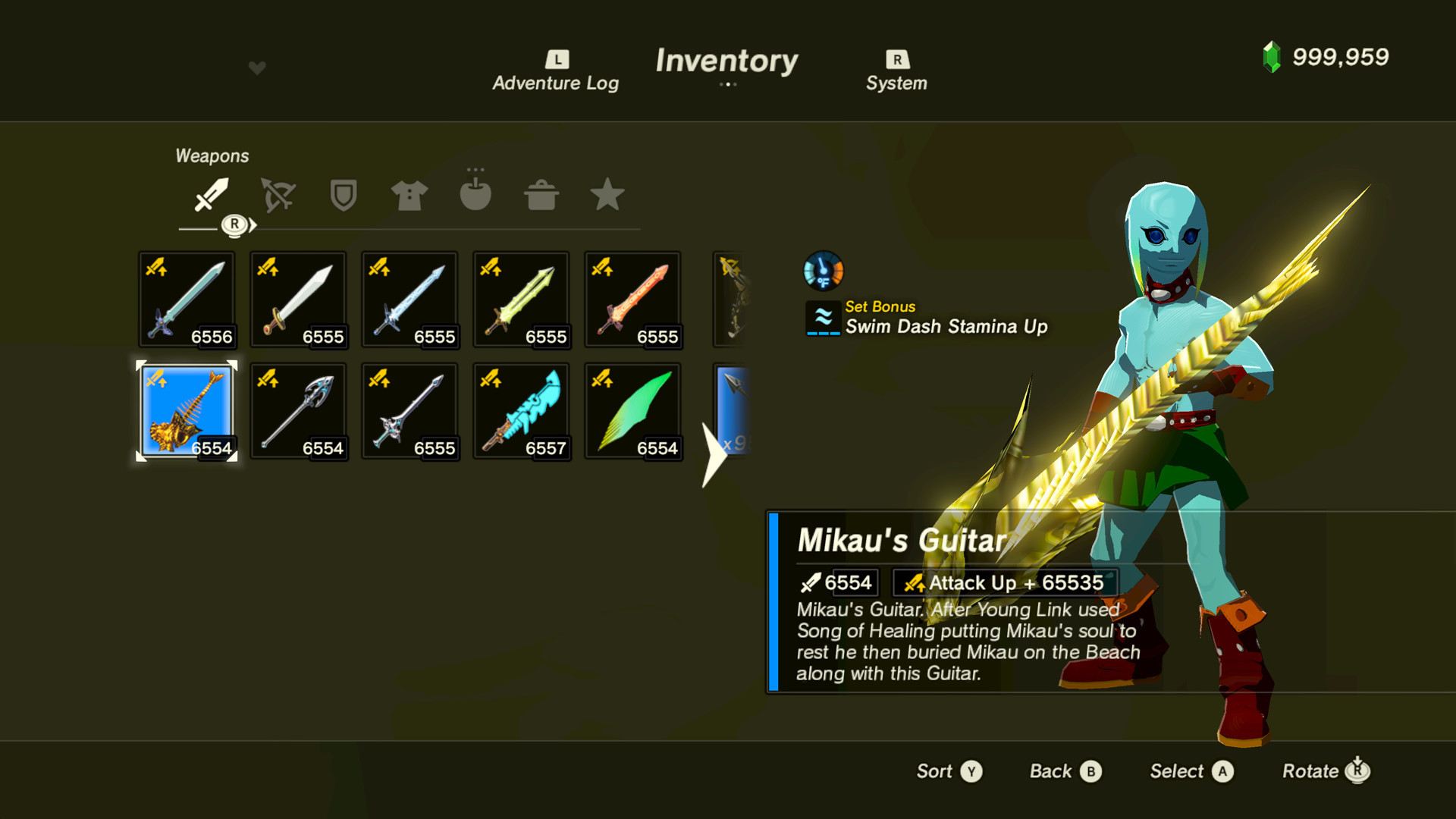
Task: Select the Key Items star category
Action: 607,196
